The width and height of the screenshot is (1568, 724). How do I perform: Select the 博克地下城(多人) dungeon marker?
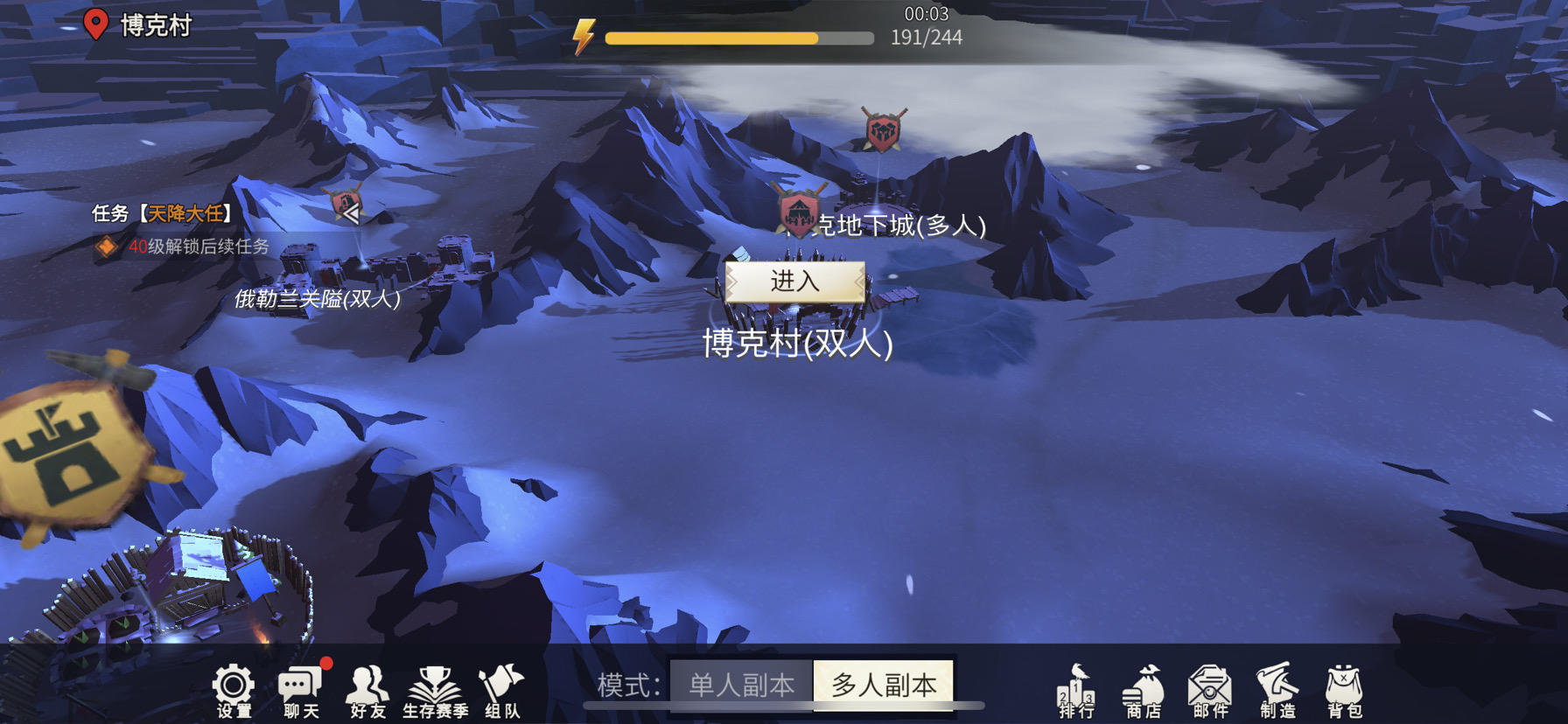799,210
